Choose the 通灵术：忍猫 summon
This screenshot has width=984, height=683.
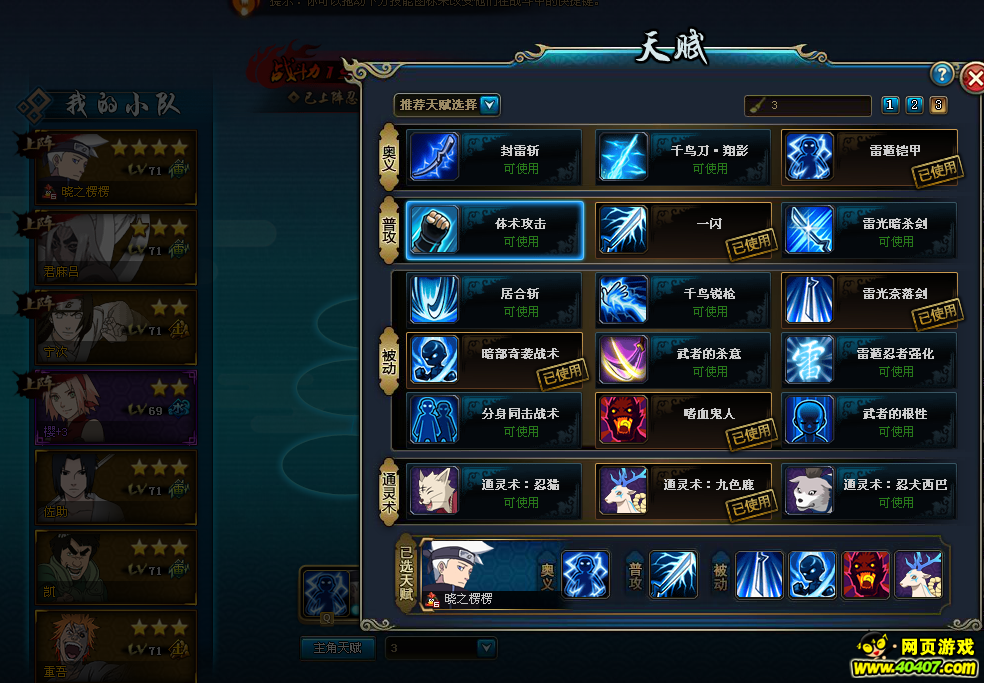[x=494, y=491]
